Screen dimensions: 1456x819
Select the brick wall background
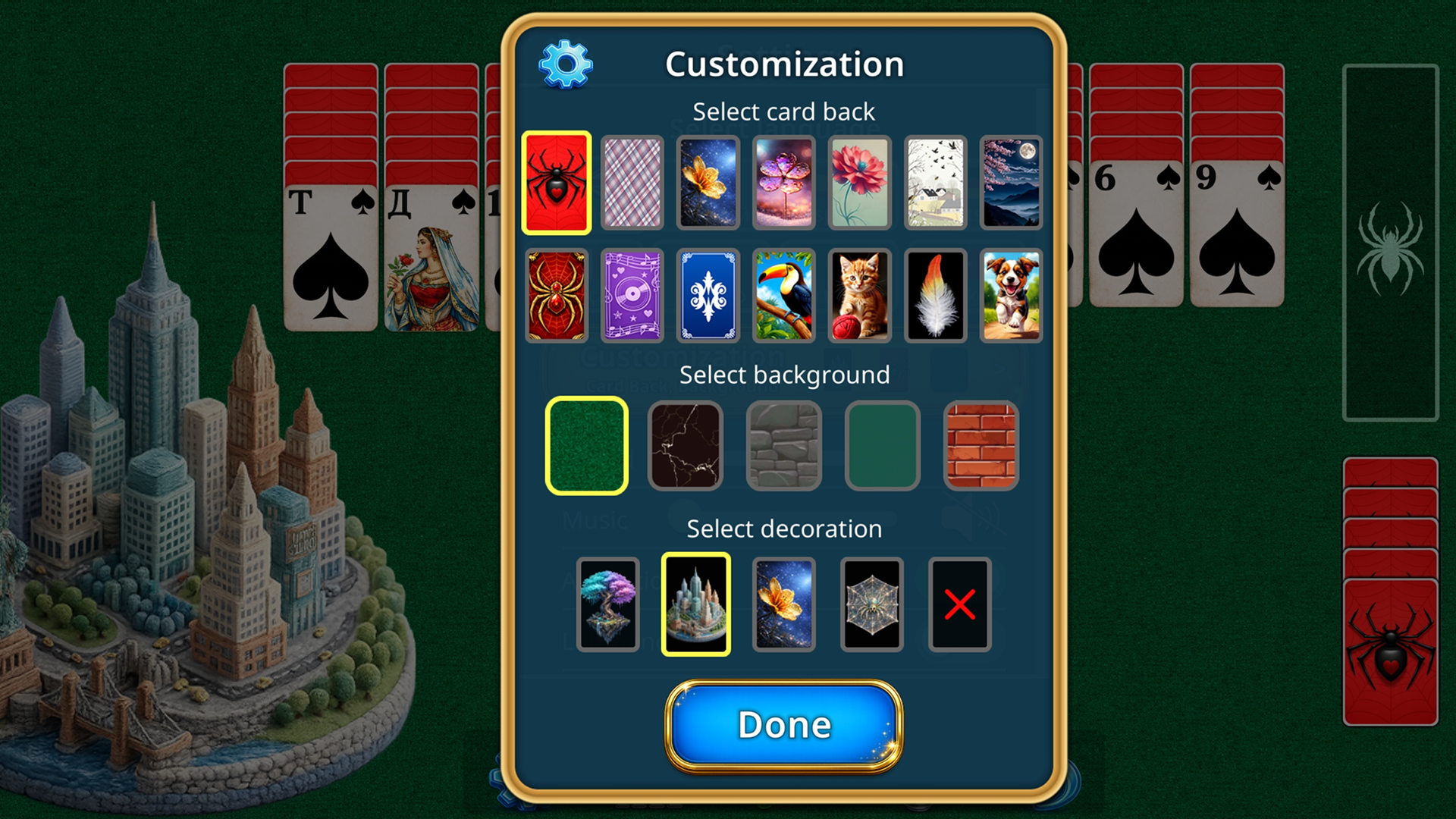click(981, 446)
